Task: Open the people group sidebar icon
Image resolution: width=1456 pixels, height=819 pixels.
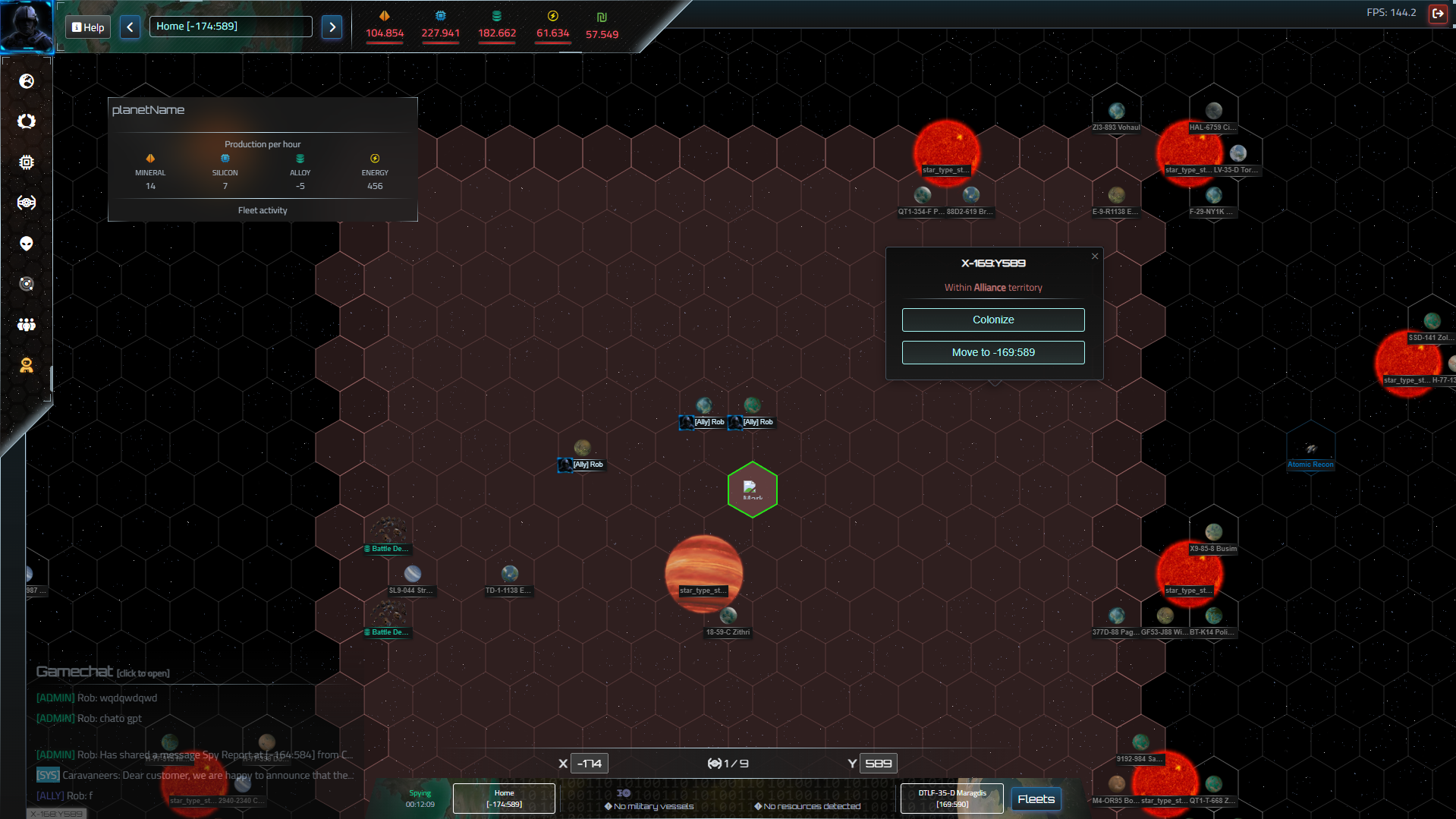Action: (x=27, y=325)
